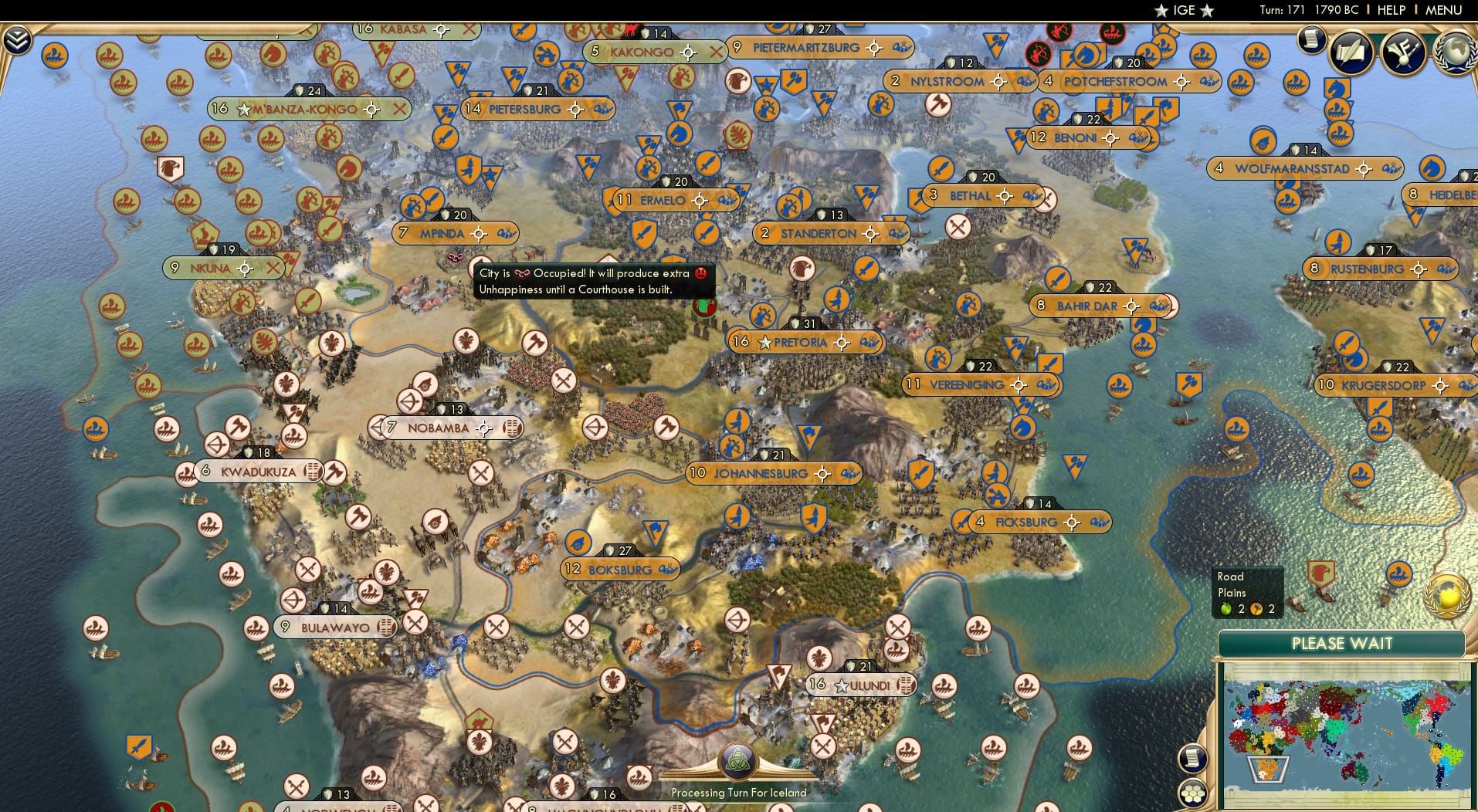Click the capital star on M'Banza-Kongo's banner
The width and height of the screenshot is (1478, 812).
(x=242, y=110)
